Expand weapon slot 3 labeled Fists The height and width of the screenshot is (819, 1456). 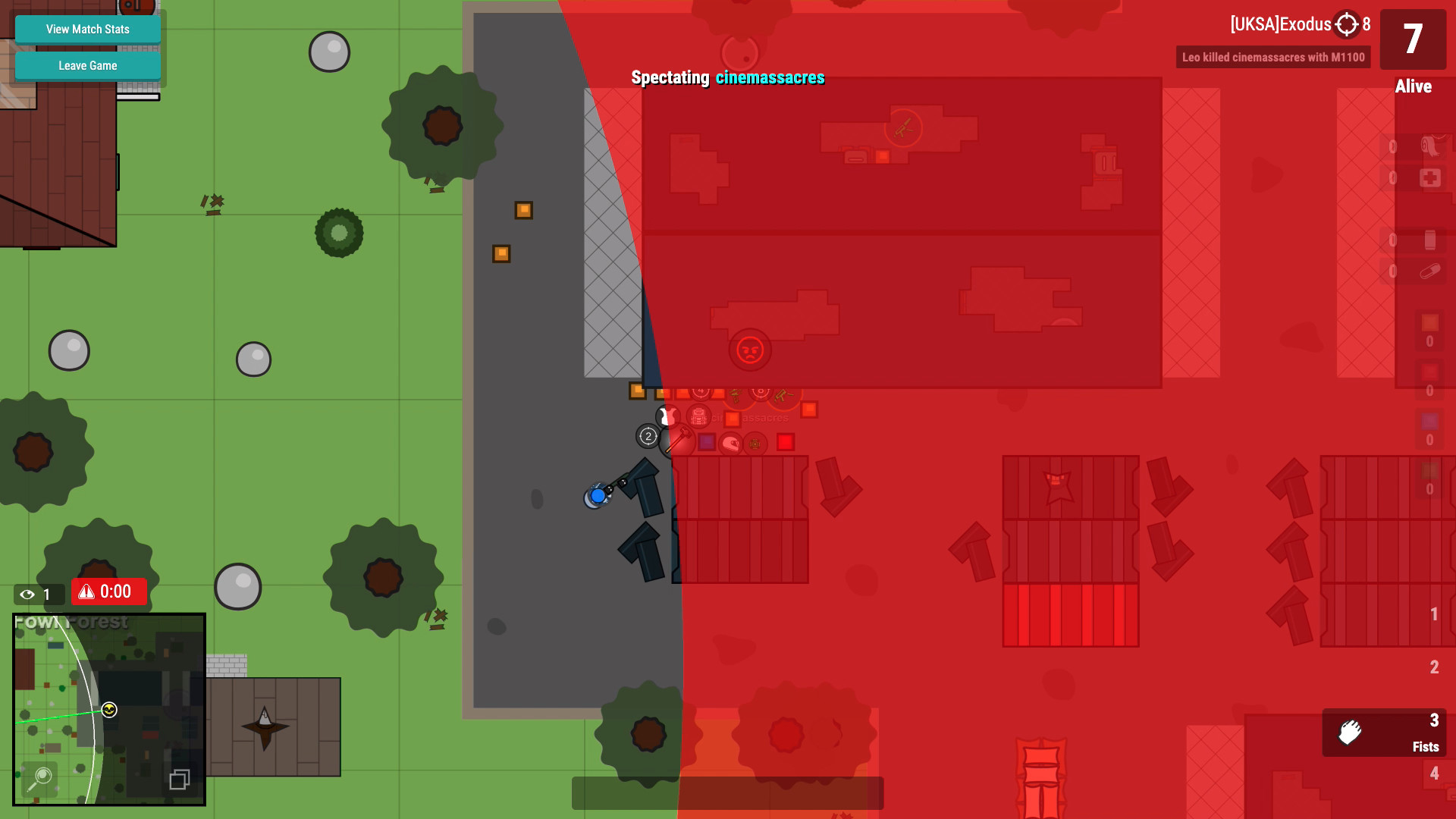[x=1385, y=733]
